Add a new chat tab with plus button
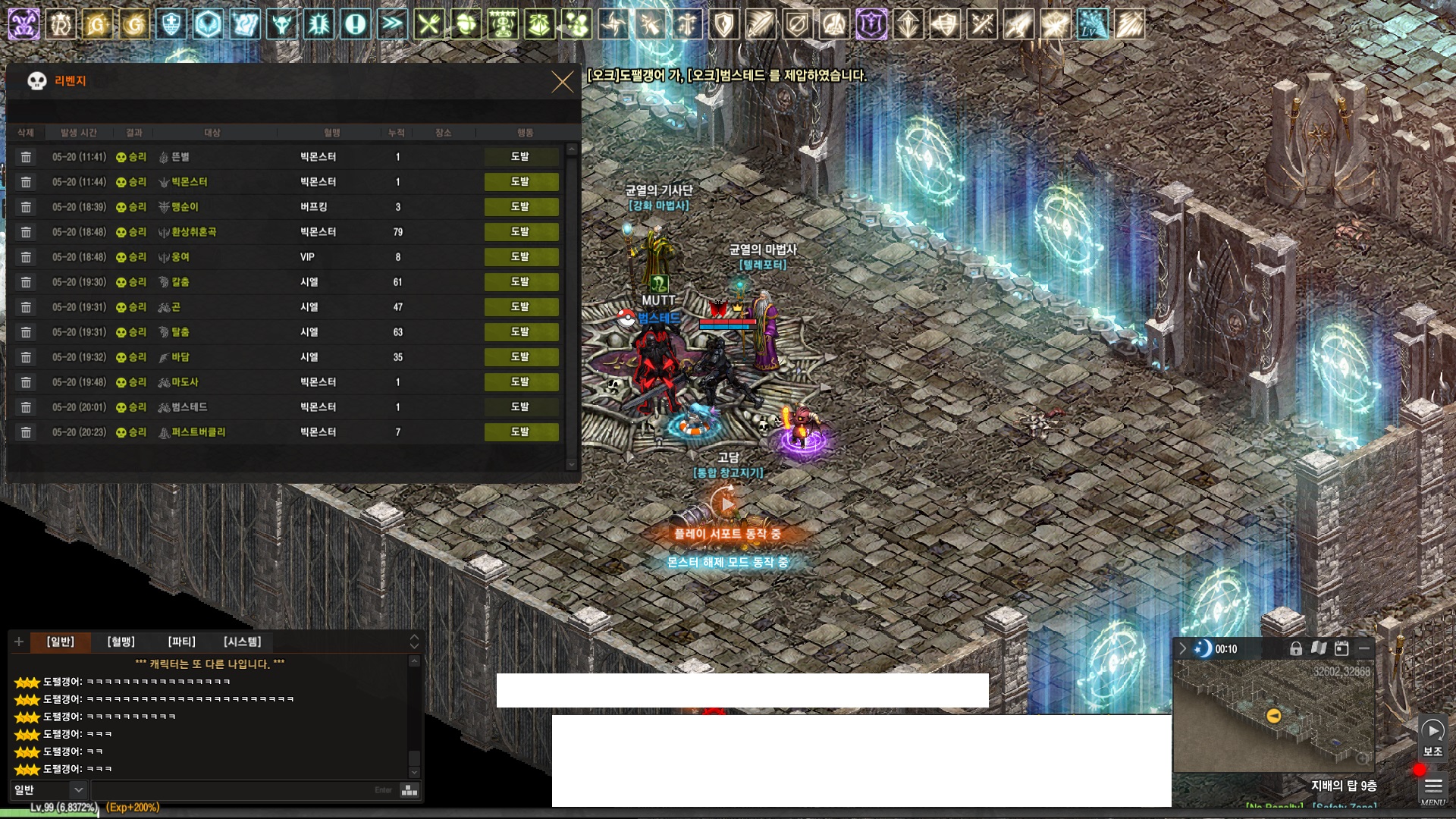Viewport: 1456px width, 819px height. pos(19,642)
